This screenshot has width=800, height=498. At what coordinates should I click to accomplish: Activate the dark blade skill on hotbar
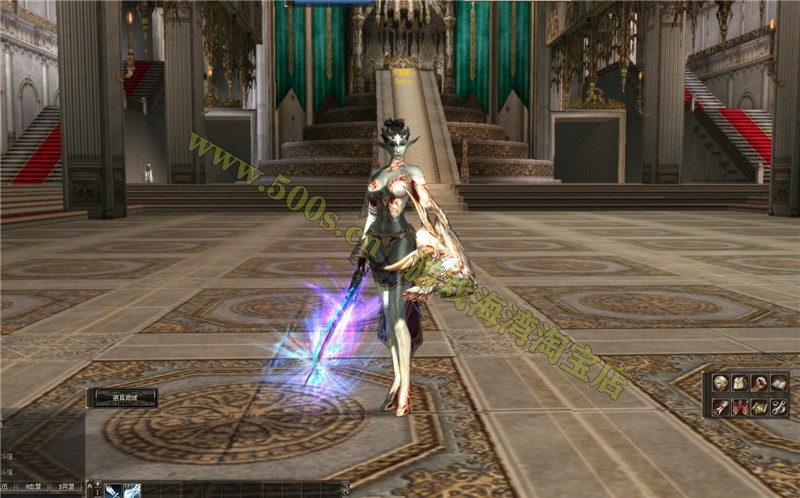pos(114,490)
